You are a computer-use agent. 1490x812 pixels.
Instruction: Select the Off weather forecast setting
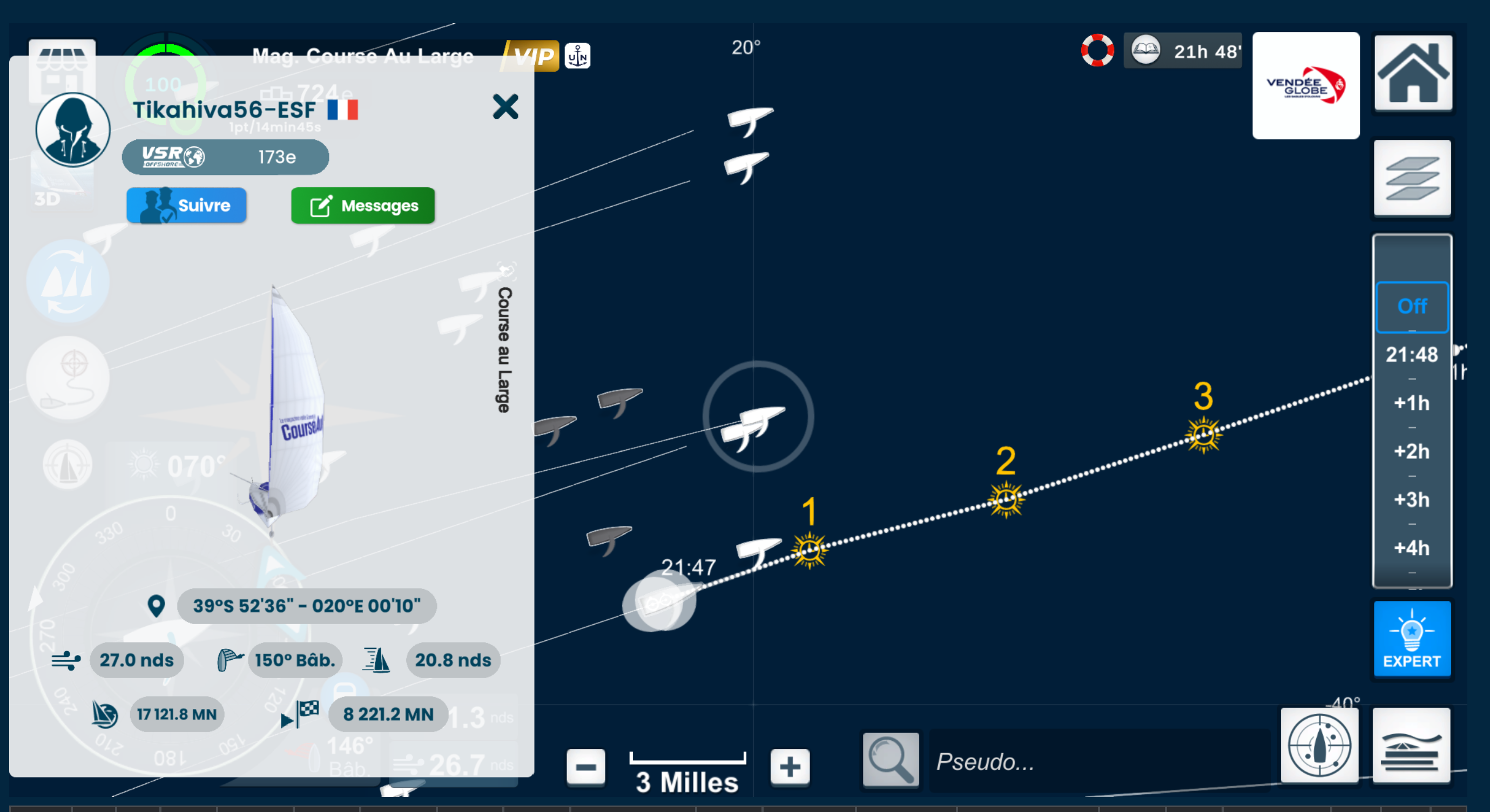pos(1412,307)
